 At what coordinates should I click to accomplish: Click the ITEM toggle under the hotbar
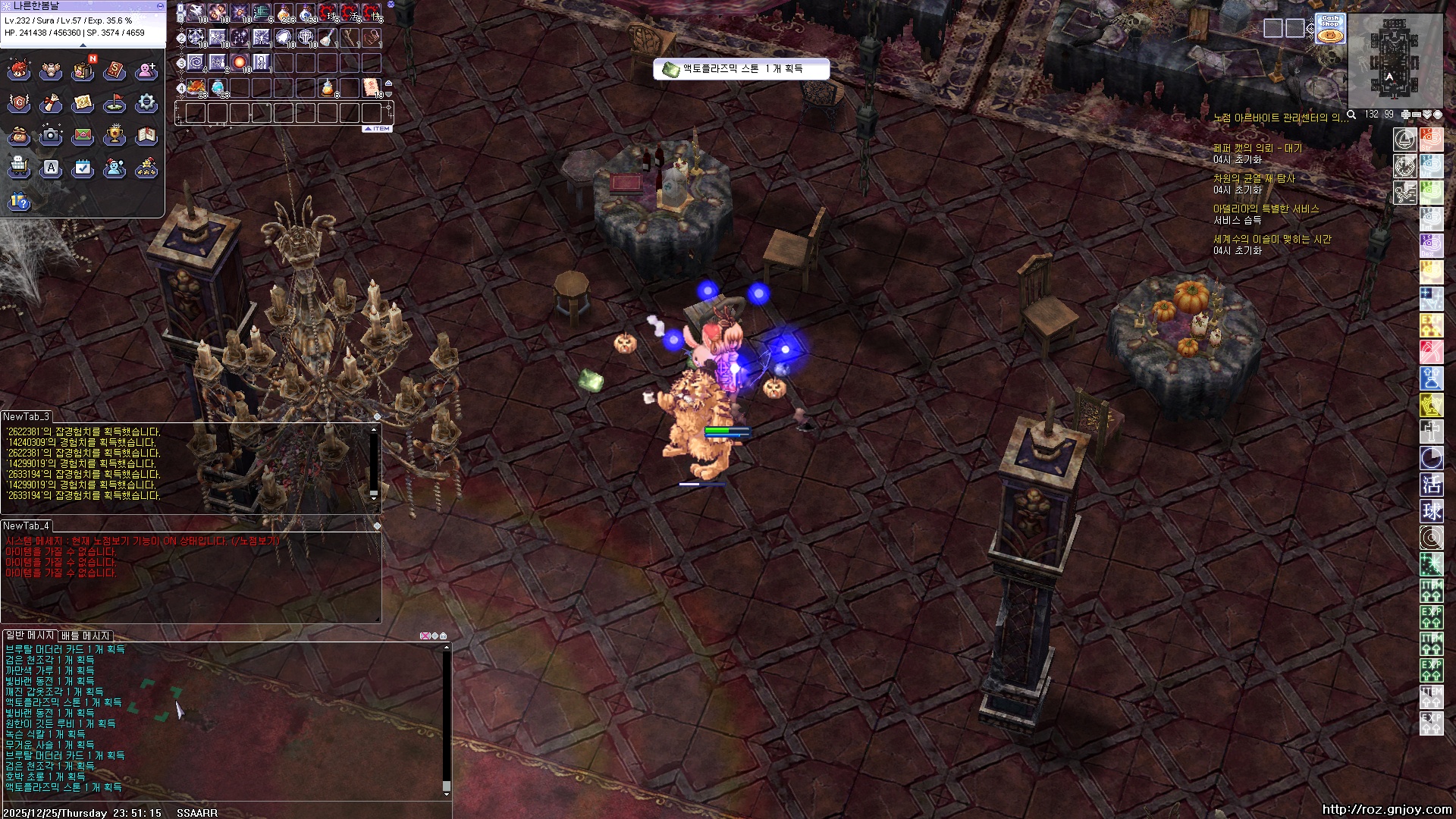pos(377,129)
